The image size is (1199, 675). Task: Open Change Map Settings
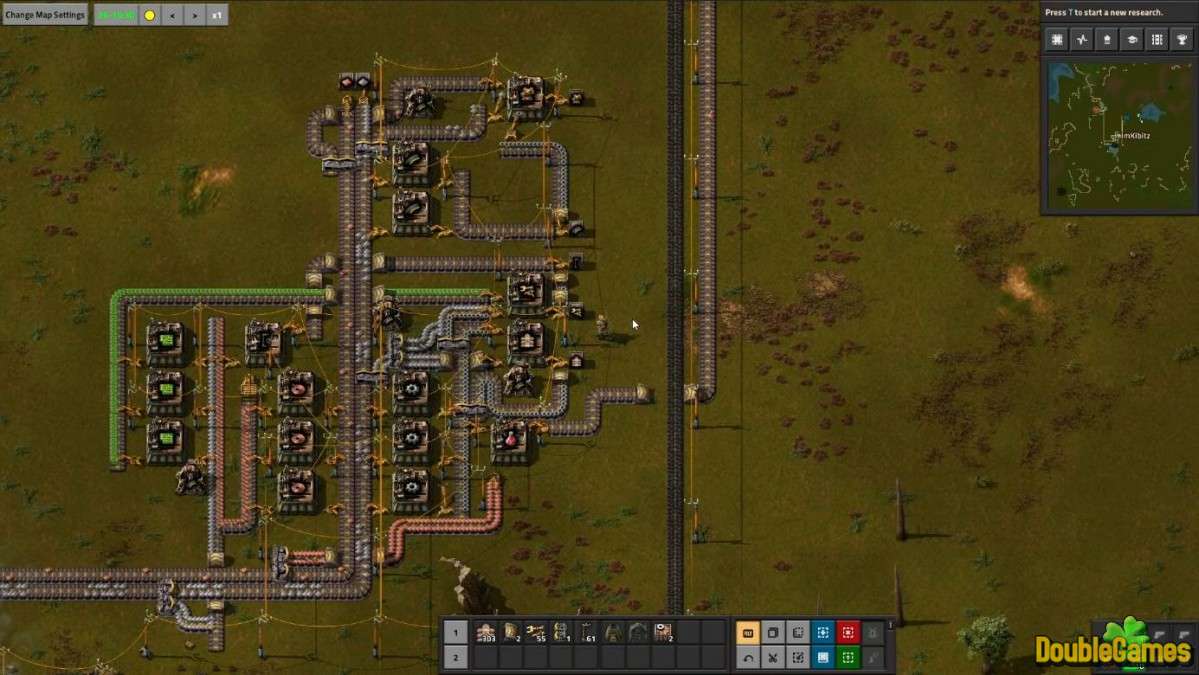(45, 15)
